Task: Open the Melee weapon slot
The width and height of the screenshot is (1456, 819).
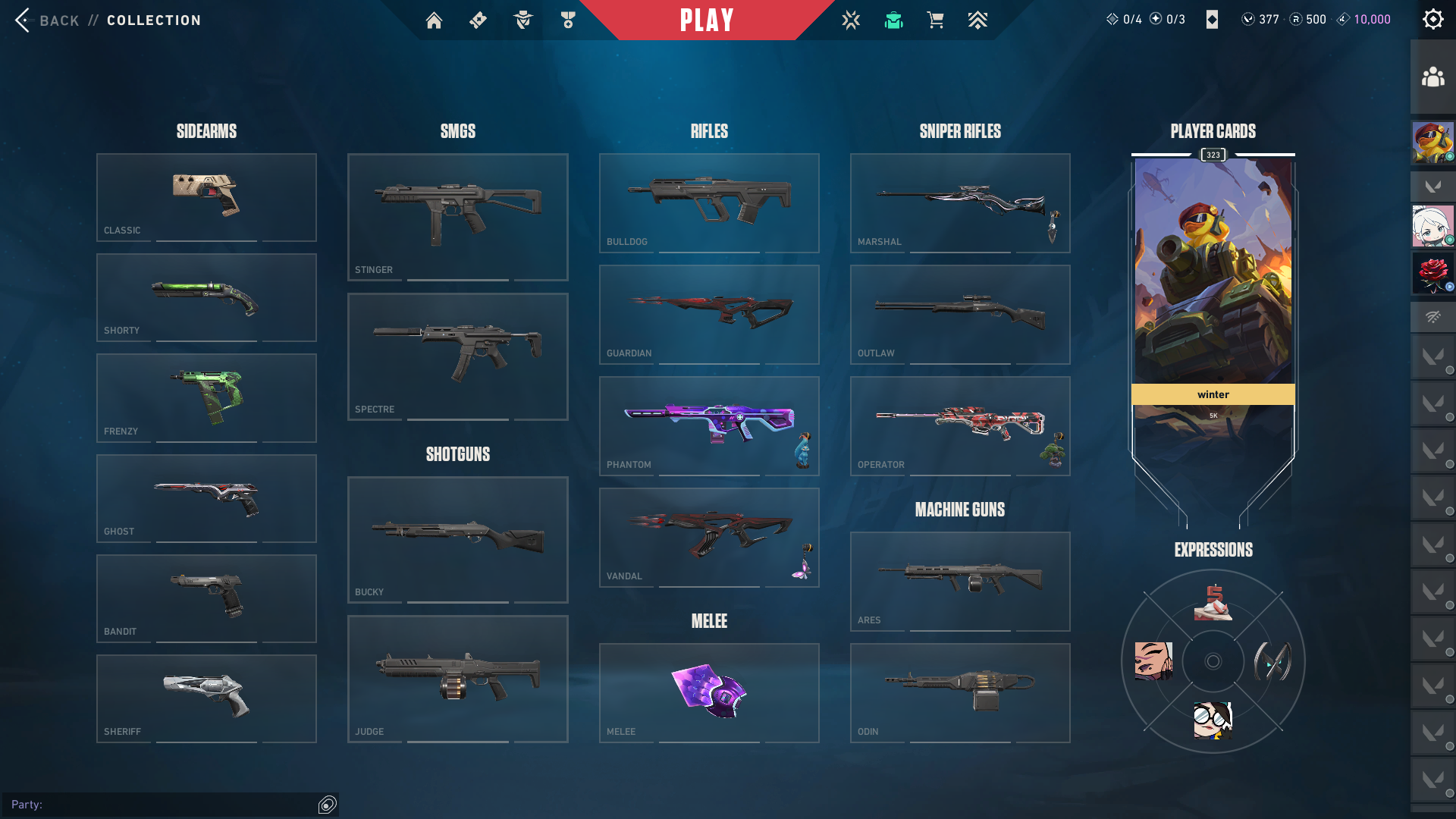Action: pos(709,692)
